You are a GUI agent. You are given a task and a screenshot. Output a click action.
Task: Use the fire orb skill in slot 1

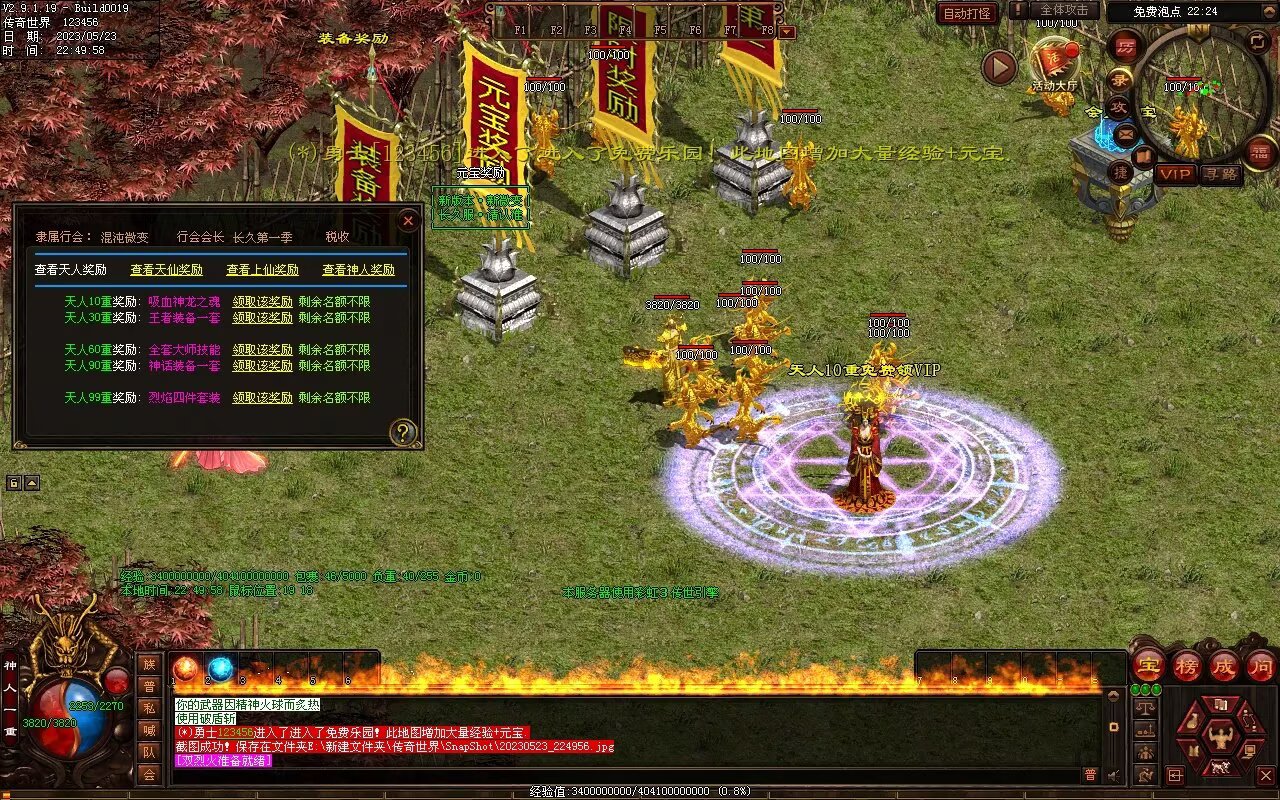point(185,669)
